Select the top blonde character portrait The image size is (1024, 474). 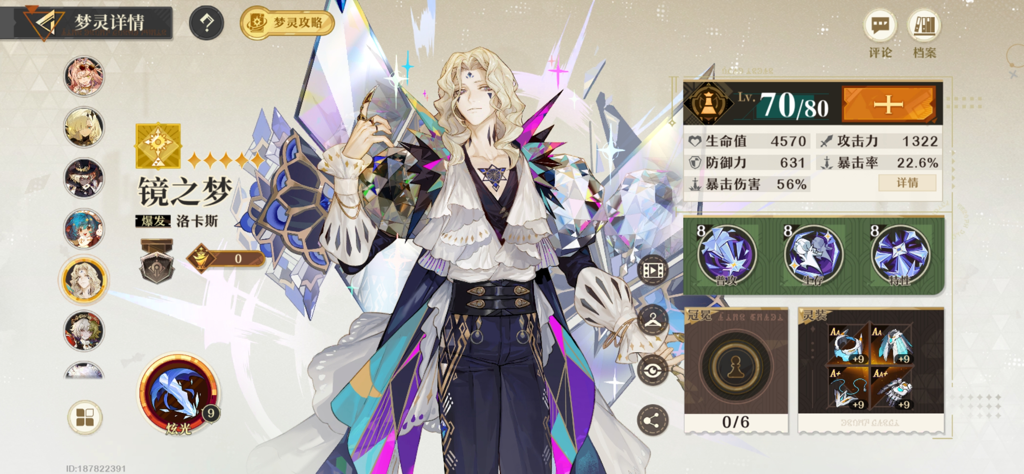84,127
